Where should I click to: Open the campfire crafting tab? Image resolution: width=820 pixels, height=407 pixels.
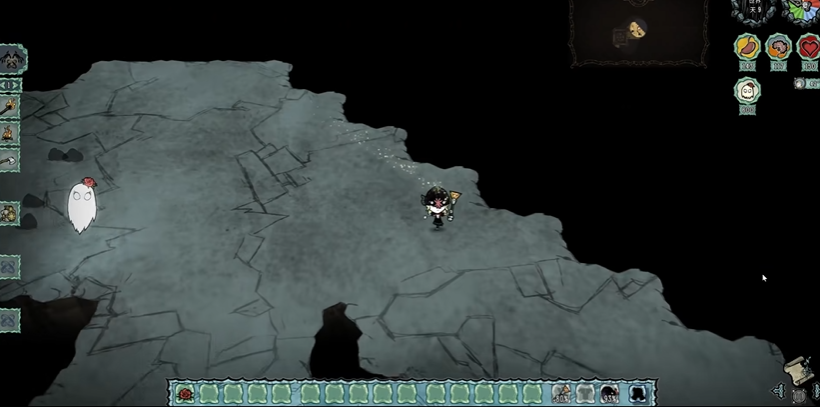click(x=9, y=133)
